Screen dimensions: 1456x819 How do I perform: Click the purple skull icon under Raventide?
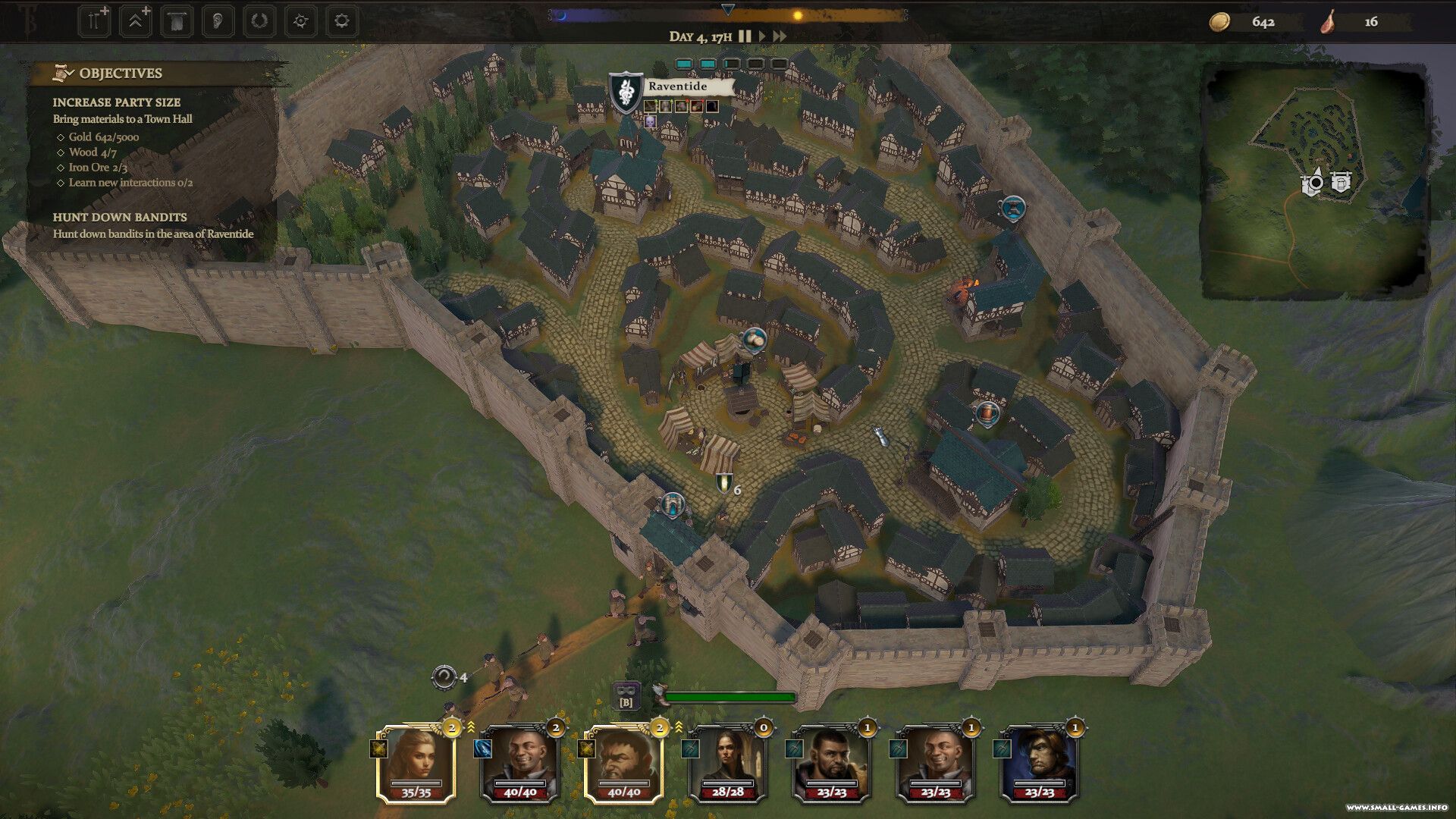point(650,121)
